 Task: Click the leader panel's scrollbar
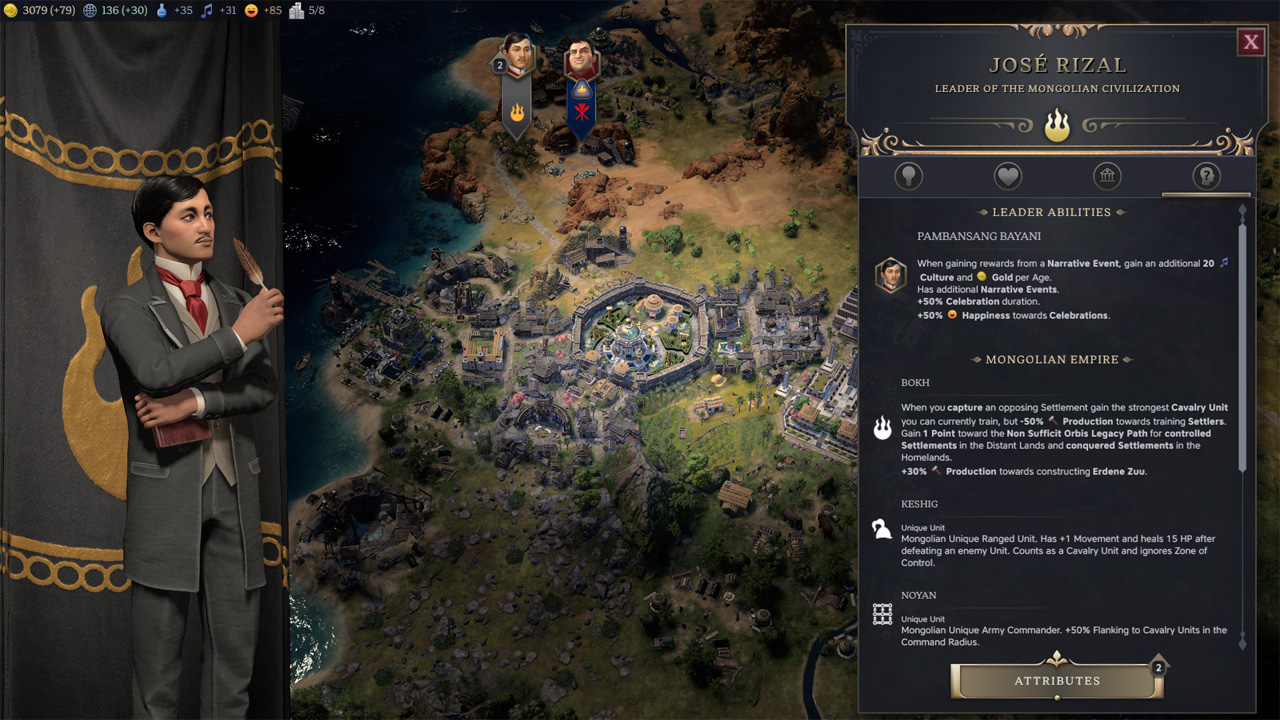[x=1243, y=340]
